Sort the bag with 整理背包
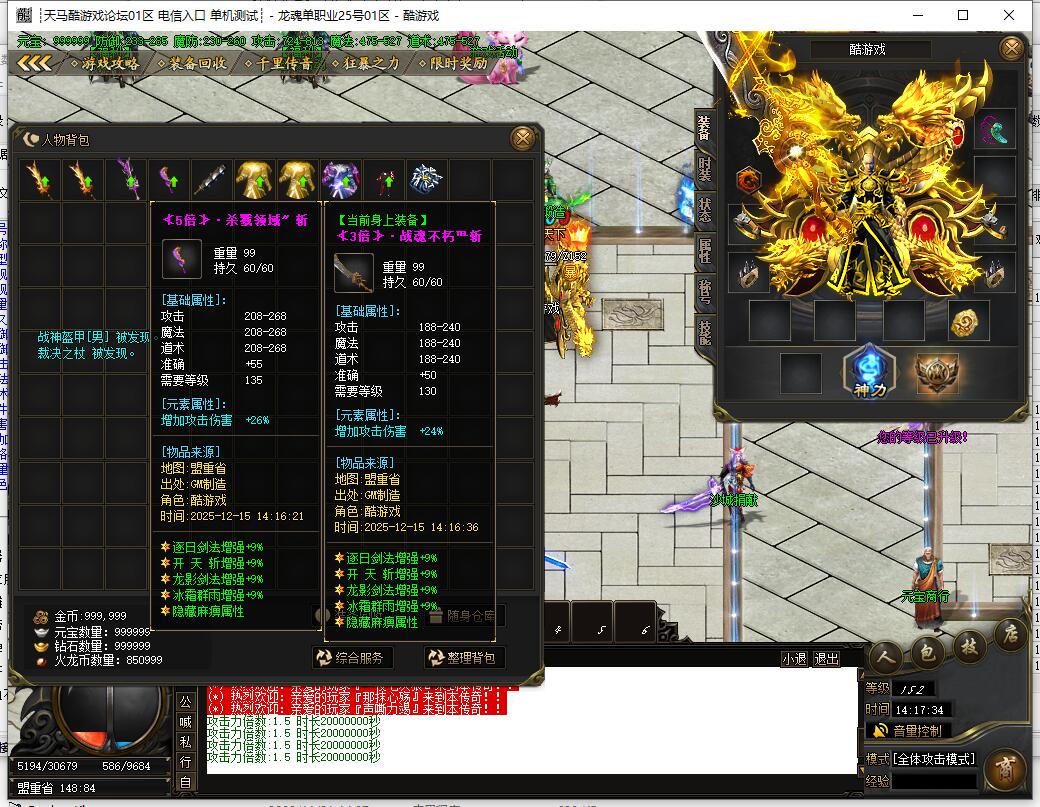 (463, 657)
